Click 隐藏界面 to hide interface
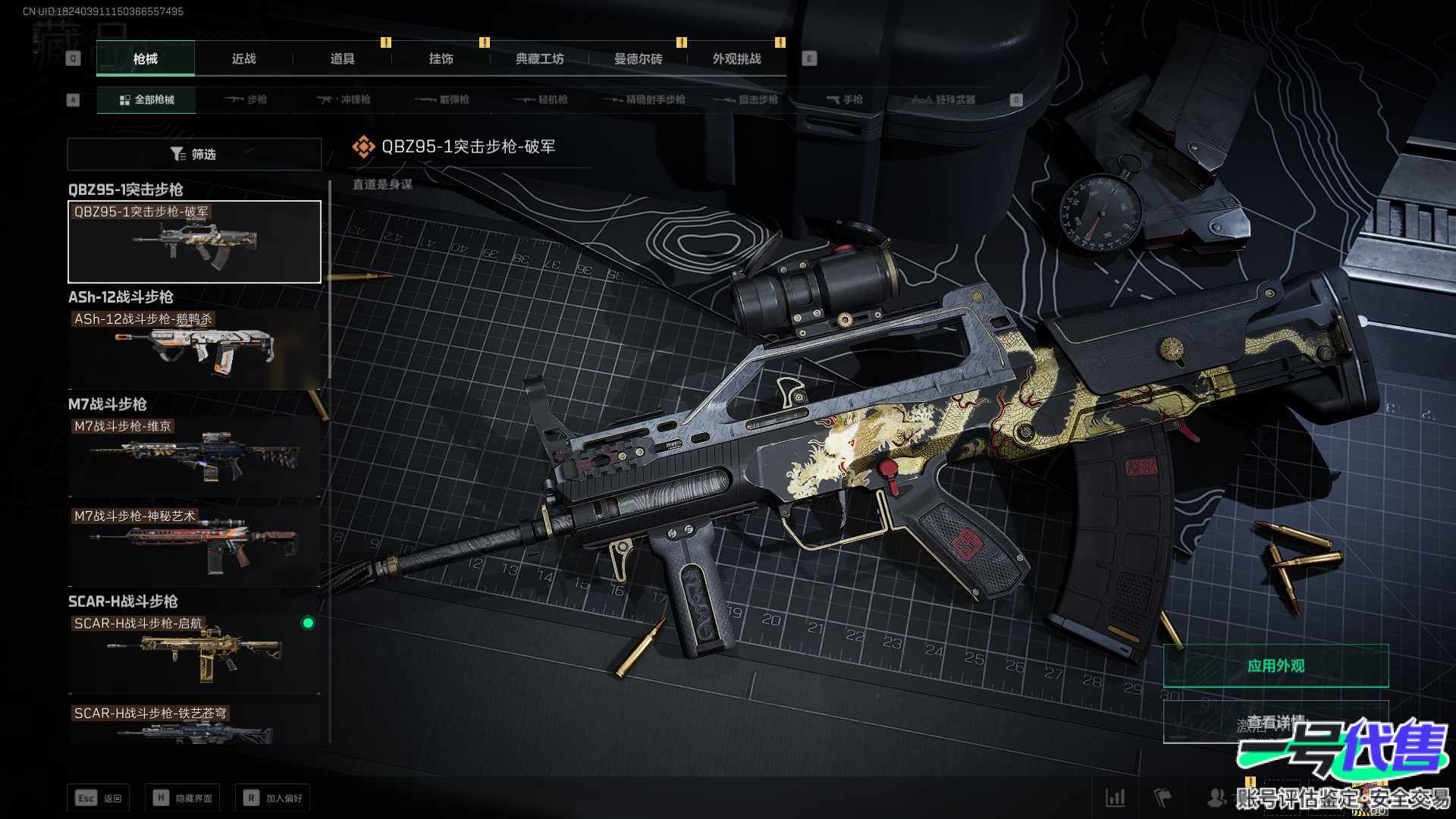 [183, 798]
